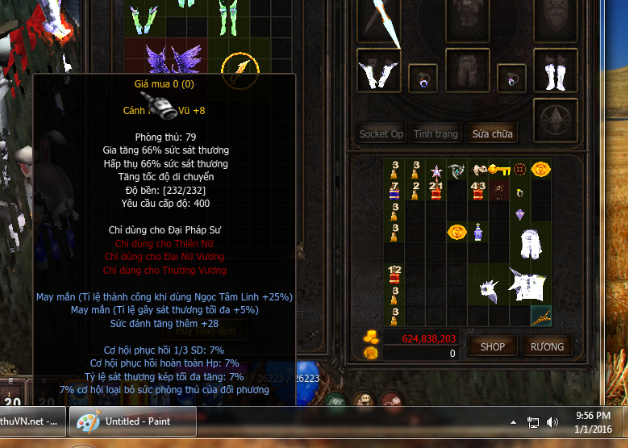
Task: Select the small purple jewel in inventory
Action: [519, 214]
